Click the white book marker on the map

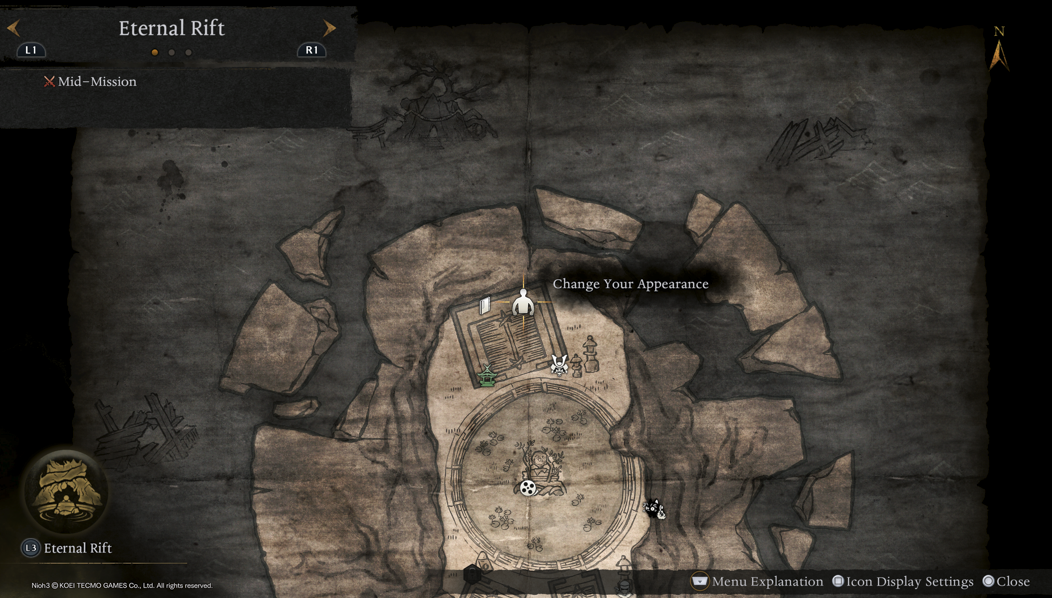[485, 306]
